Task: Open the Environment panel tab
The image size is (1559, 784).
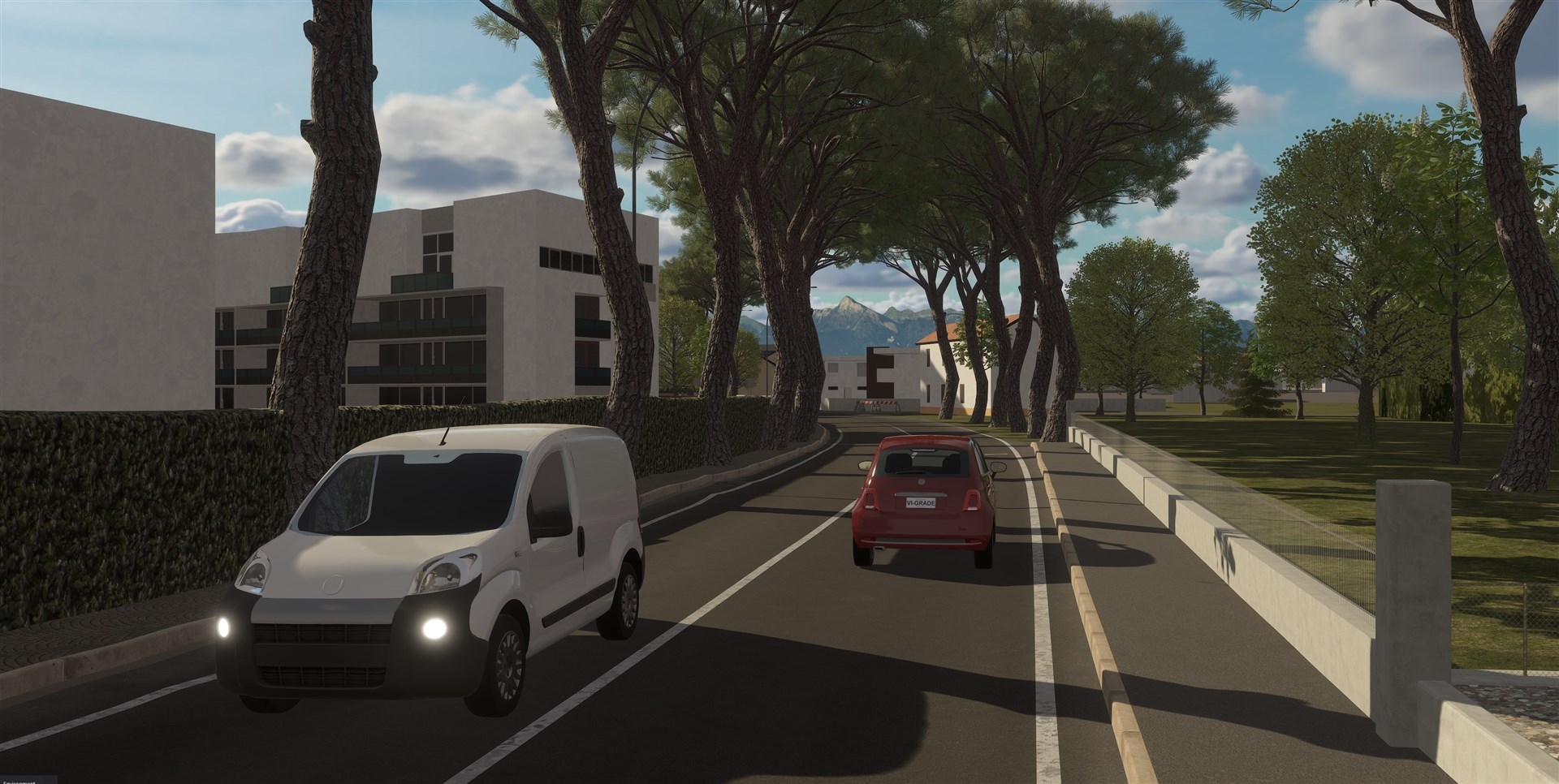Action: coord(25,779)
